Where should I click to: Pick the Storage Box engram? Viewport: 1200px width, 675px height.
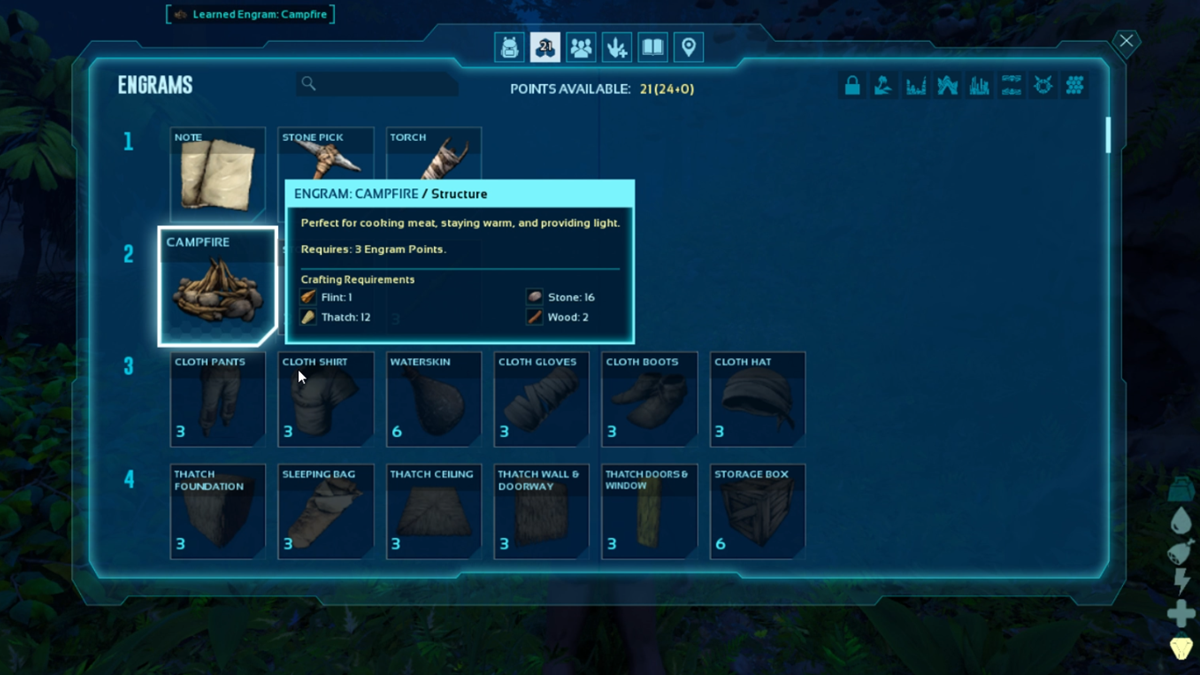coord(758,510)
